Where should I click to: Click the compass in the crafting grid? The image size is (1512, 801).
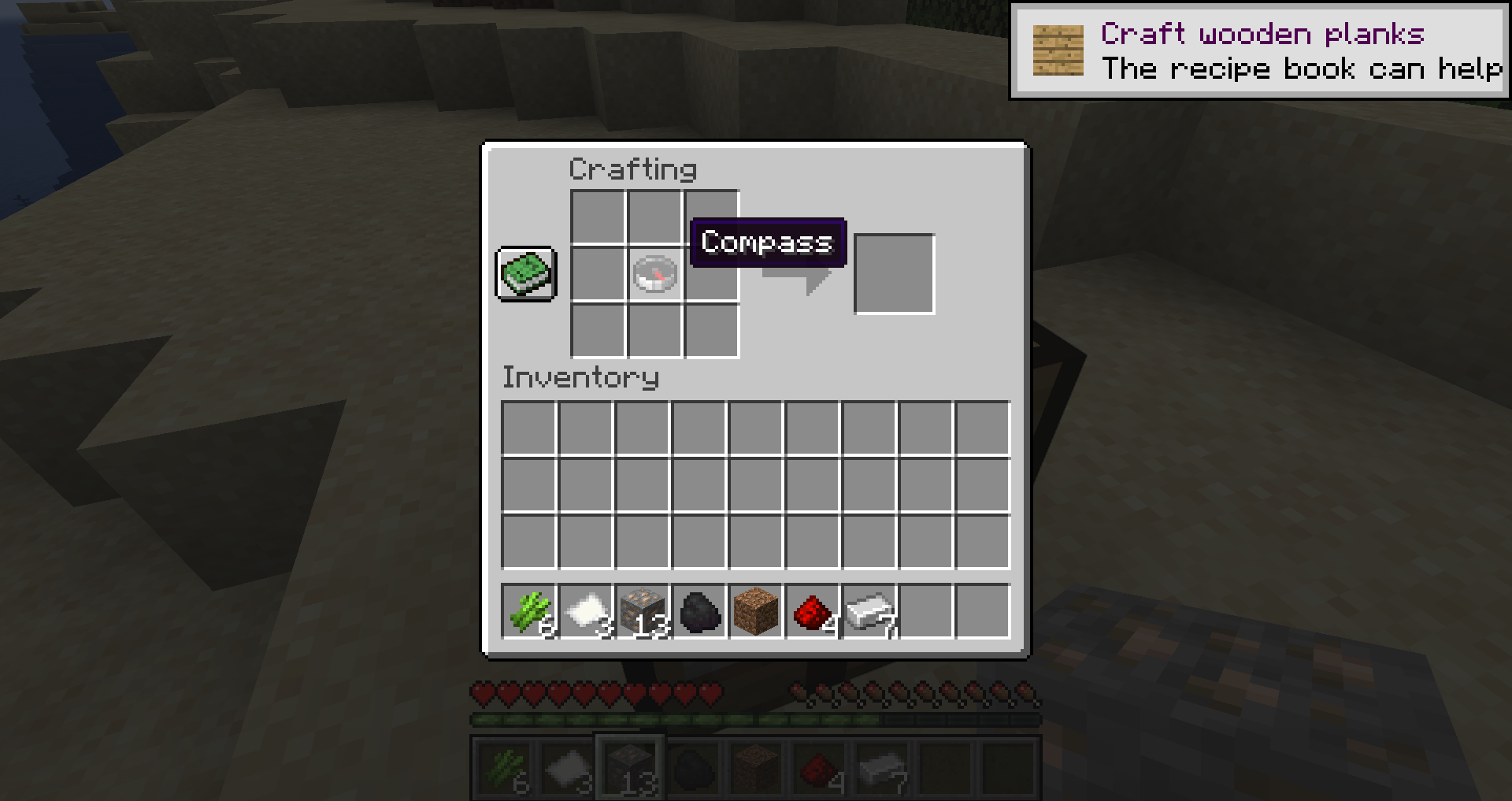tap(655, 274)
